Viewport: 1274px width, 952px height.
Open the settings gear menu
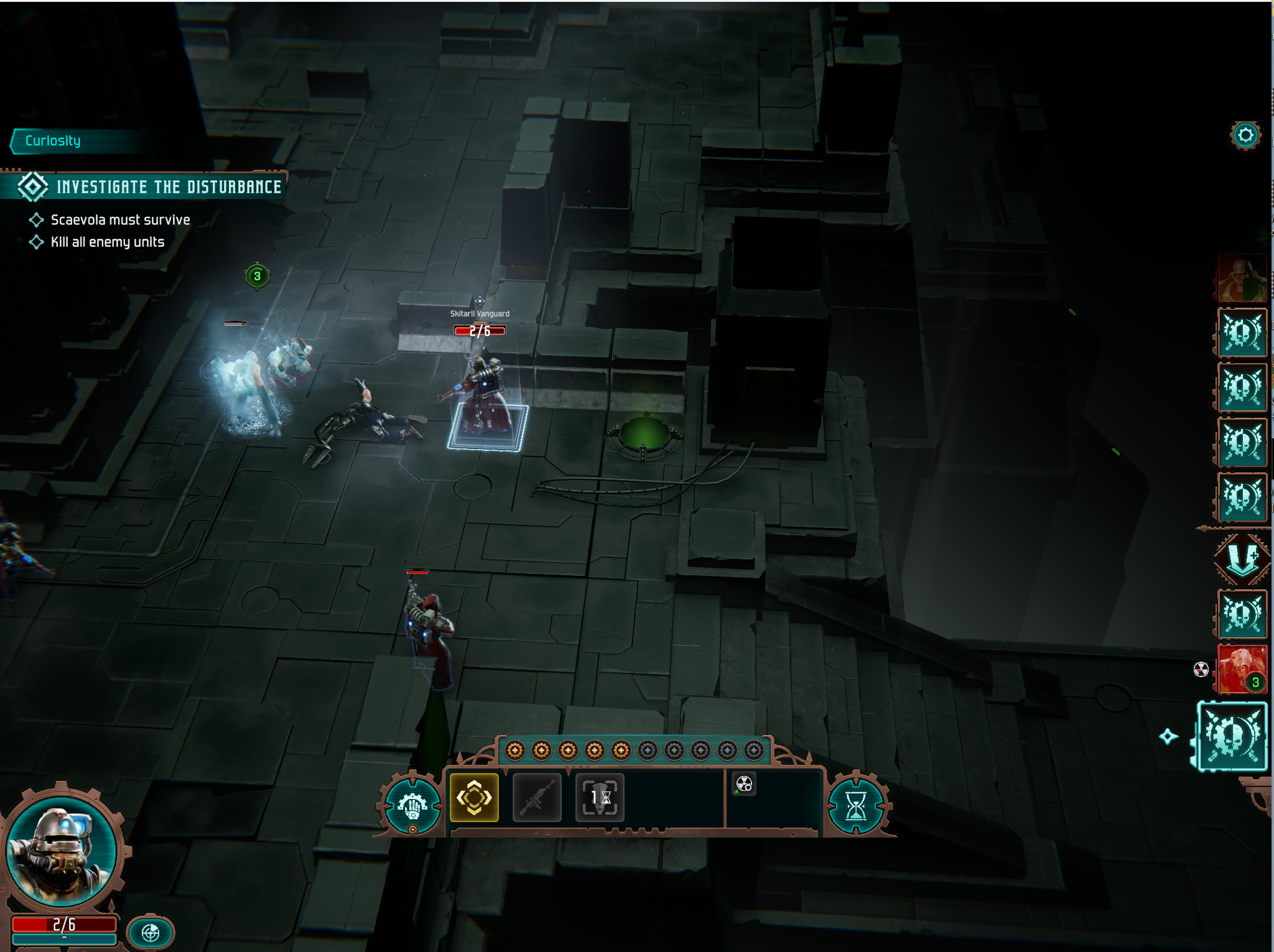click(1245, 136)
